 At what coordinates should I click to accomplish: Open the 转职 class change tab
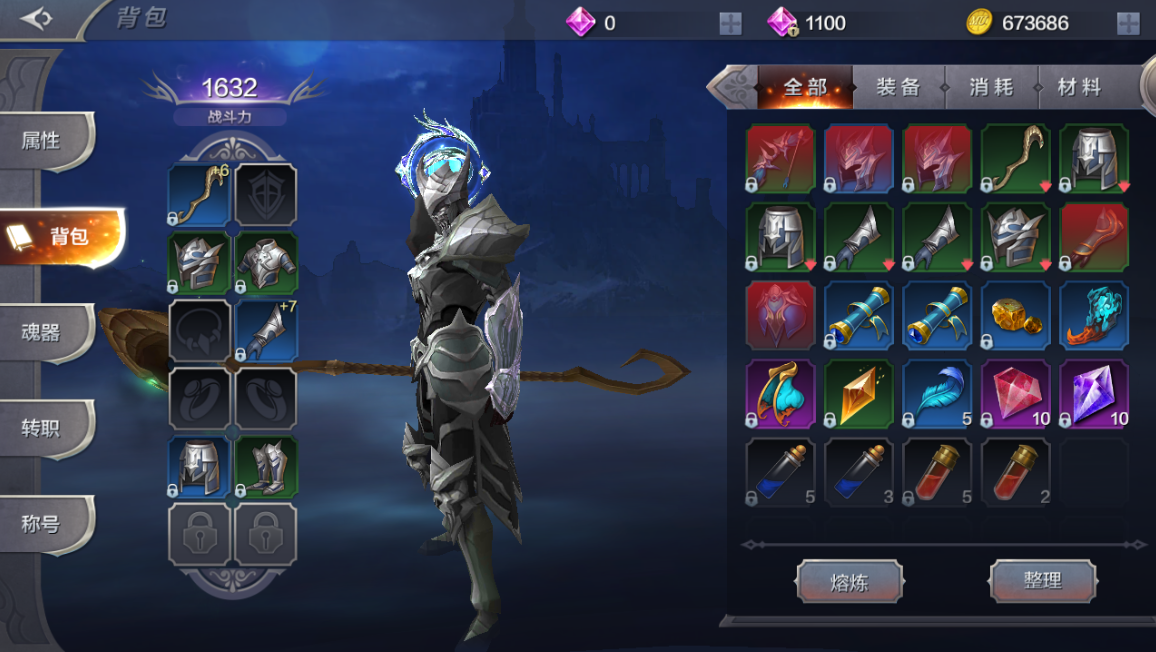[42, 428]
